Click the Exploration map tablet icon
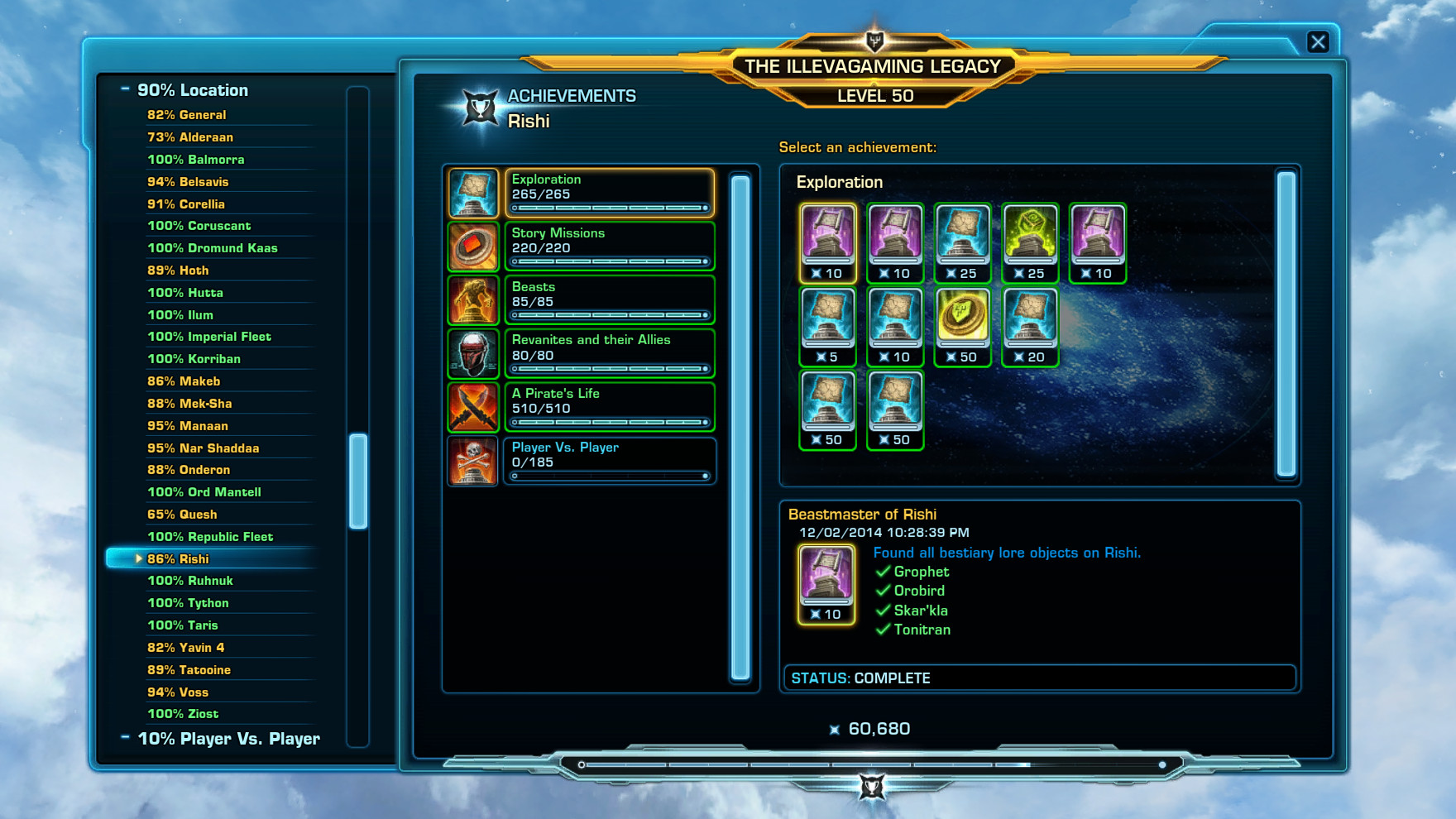Screen dimensions: 1456x819 point(472,191)
